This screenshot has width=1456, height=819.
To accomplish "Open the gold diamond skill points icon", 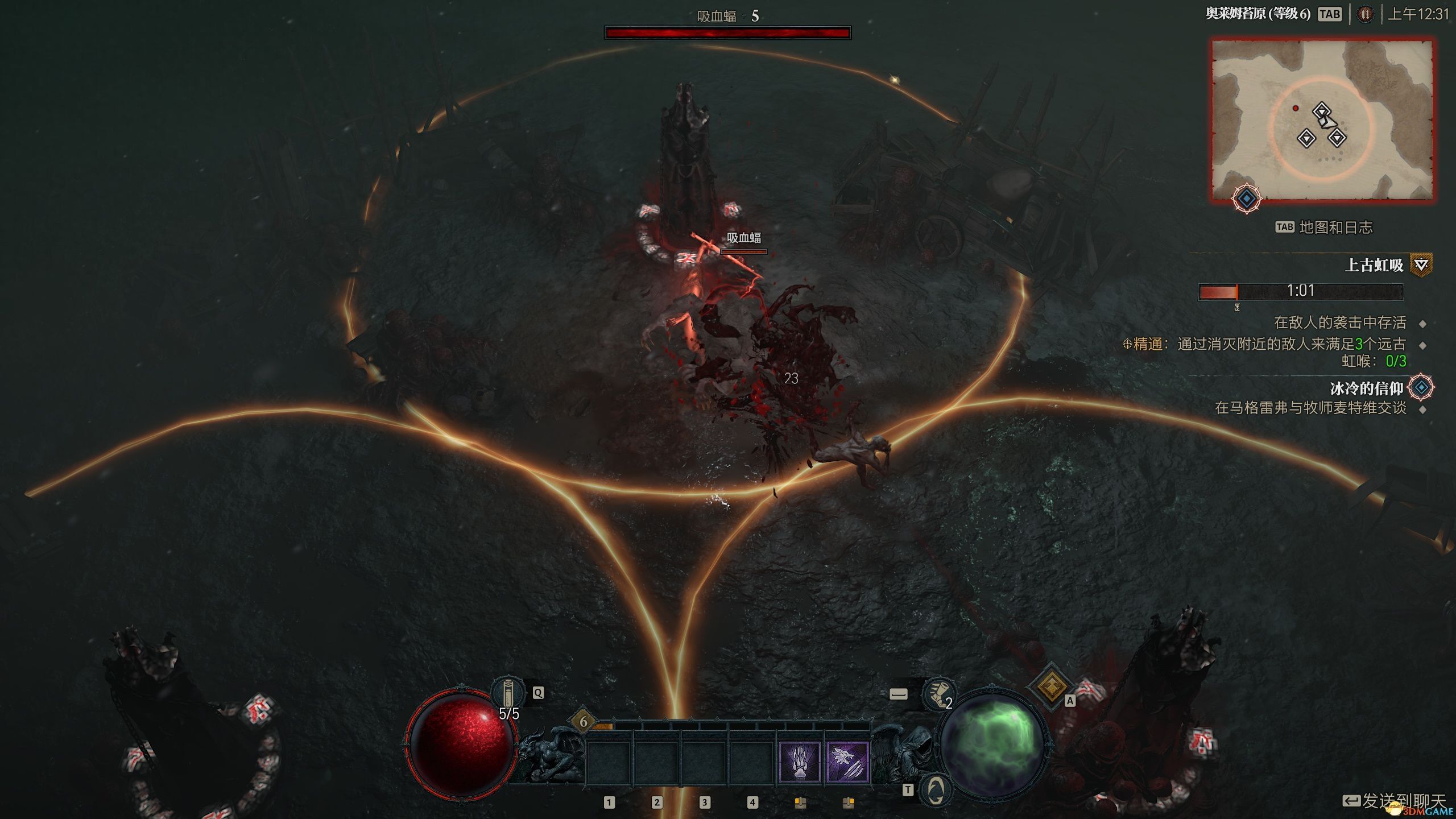I will point(1051,686).
